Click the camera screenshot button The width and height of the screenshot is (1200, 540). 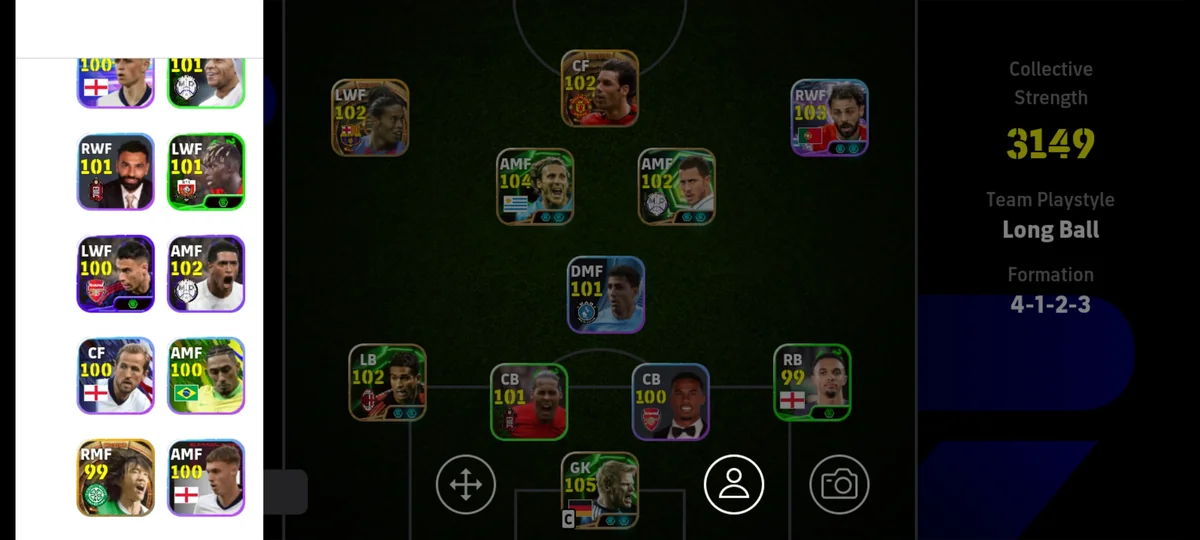[x=839, y=485]
